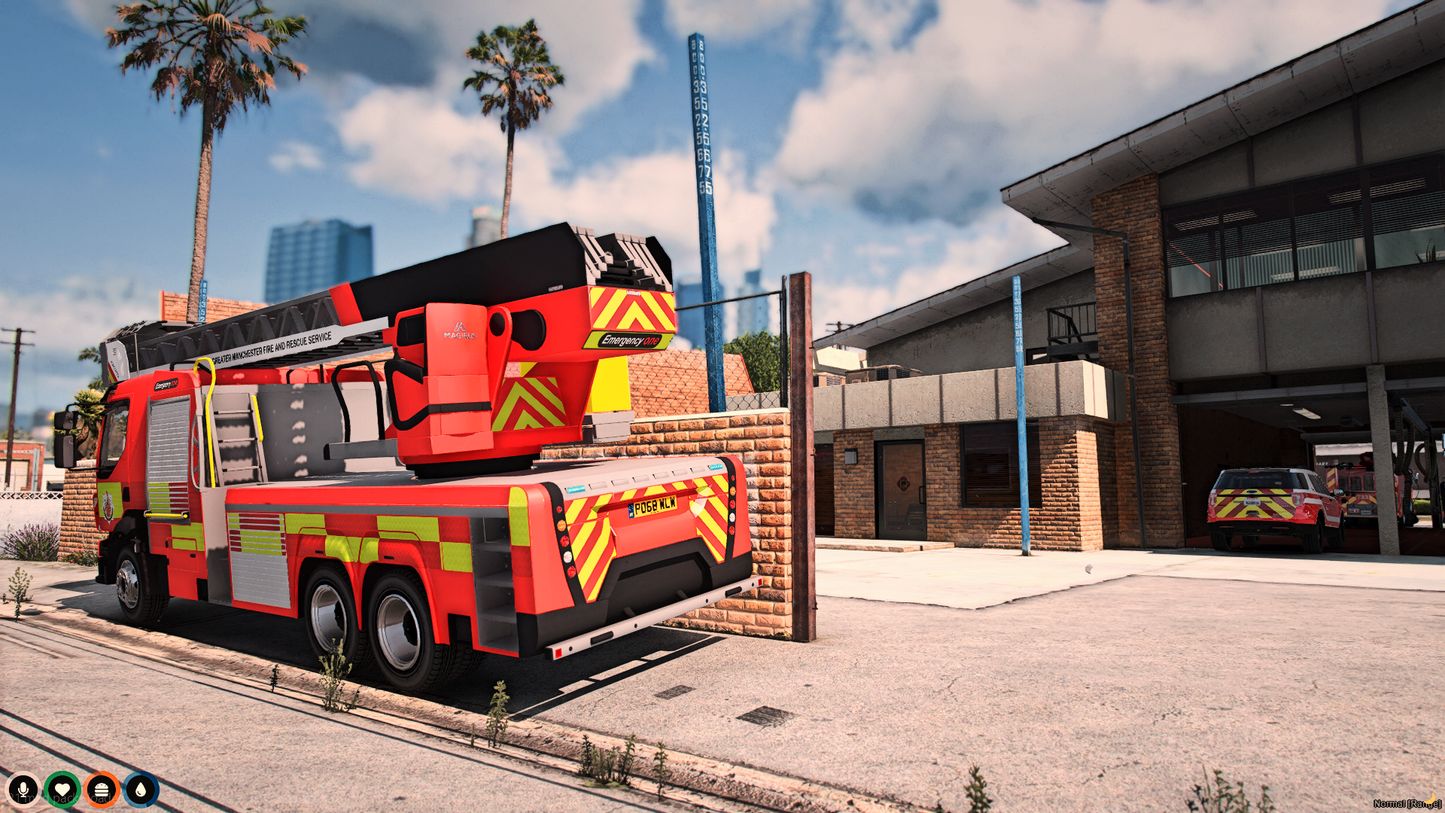Click the microphone voice status icon

(x=24, y=791)
